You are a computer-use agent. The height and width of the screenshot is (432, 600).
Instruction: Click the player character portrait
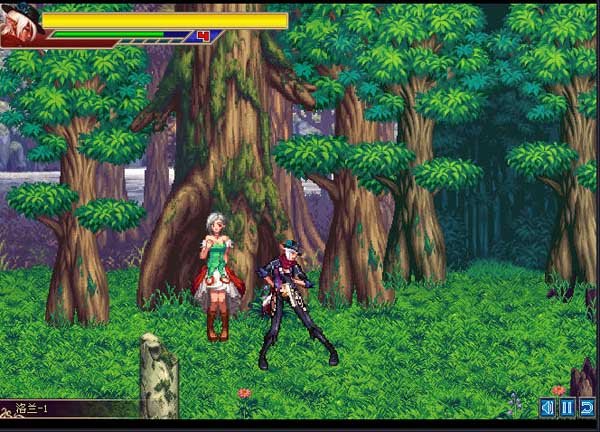[x=20, y=24]
